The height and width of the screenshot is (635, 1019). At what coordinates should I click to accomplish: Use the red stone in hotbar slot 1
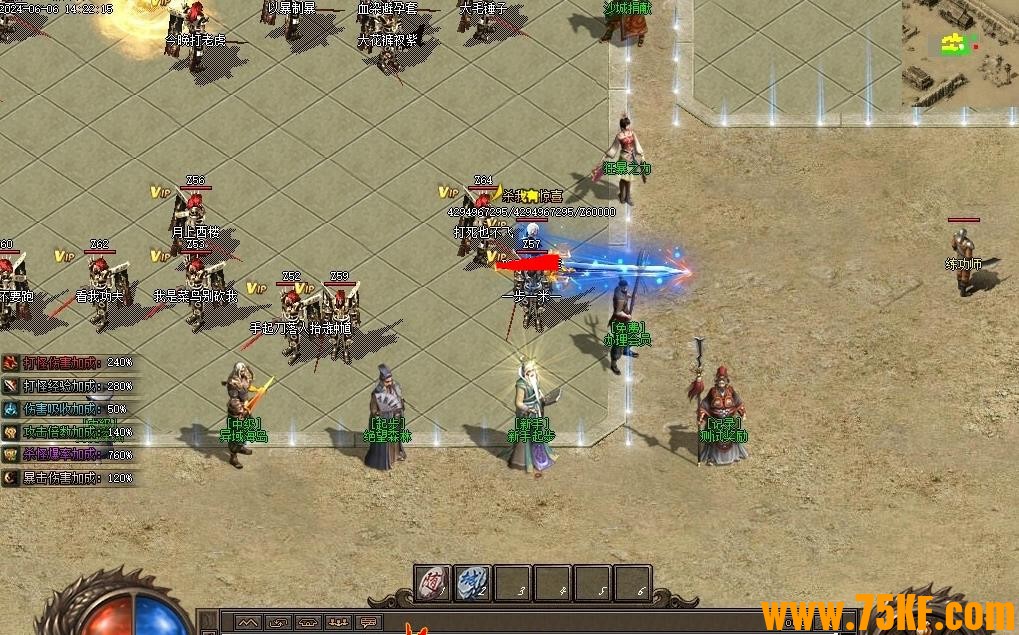coord(433,583)
